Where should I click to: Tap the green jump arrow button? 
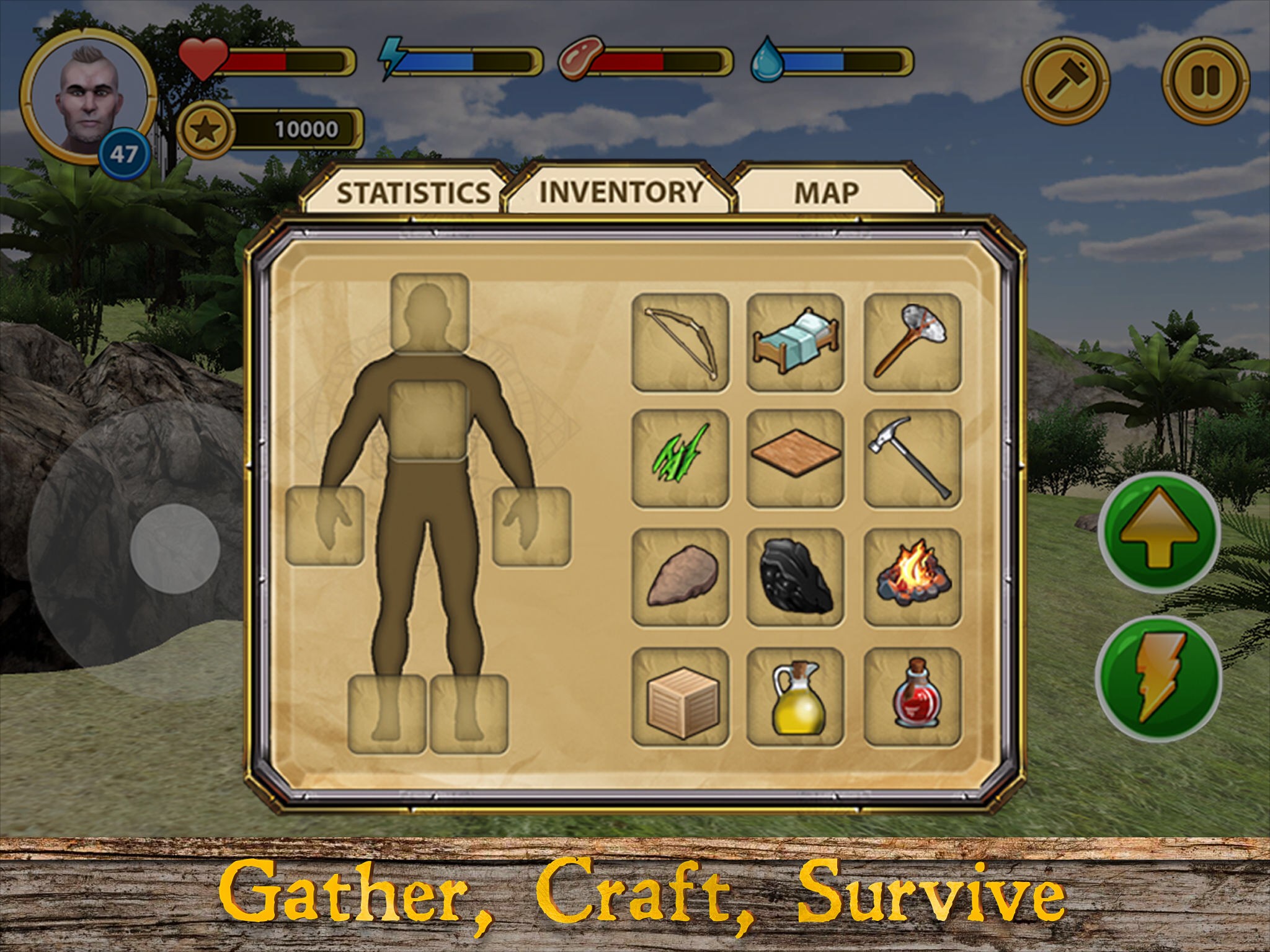pos(1158,533)
